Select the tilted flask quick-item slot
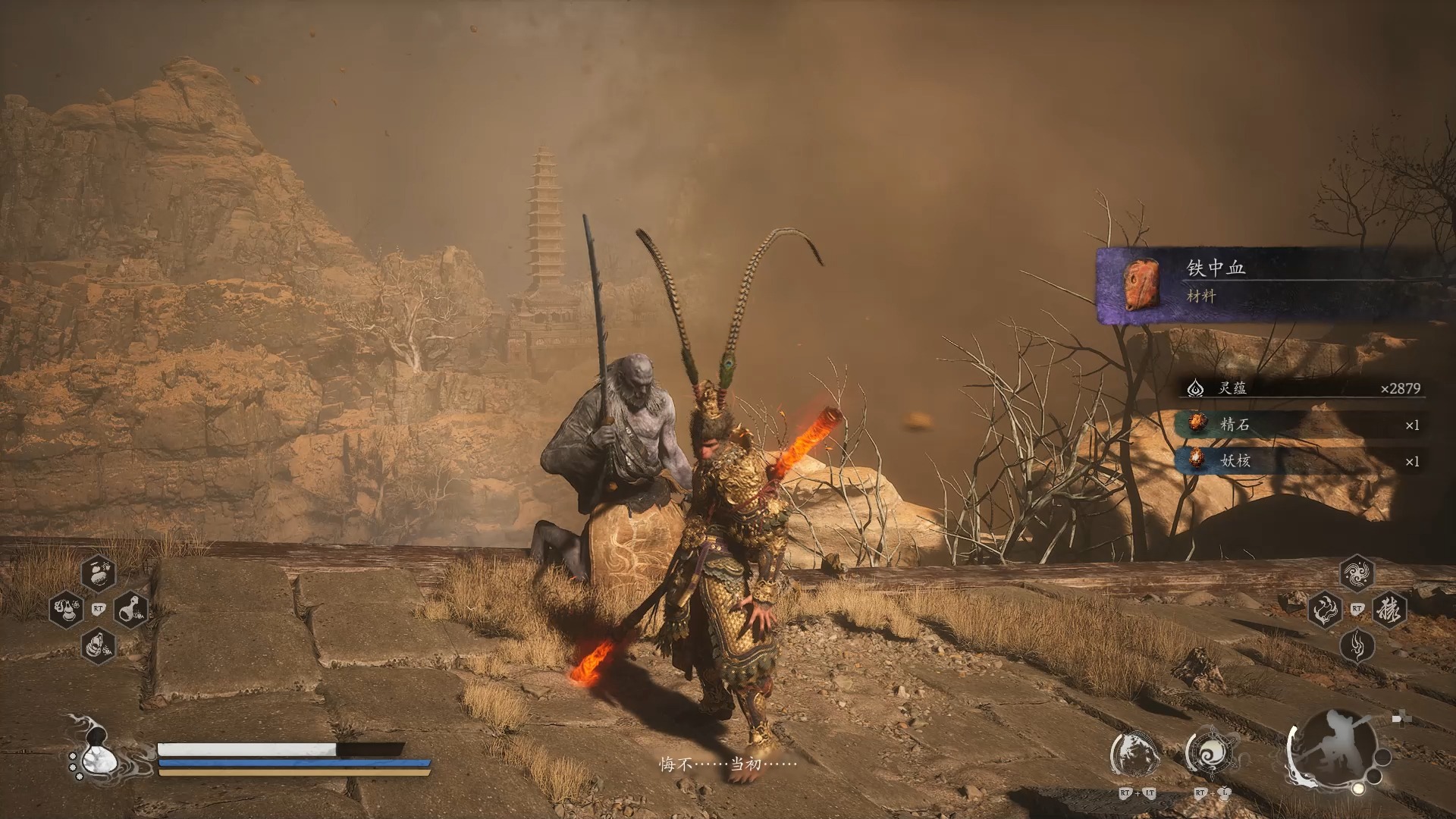This screenshot has height=819, width=1456. 131,609
